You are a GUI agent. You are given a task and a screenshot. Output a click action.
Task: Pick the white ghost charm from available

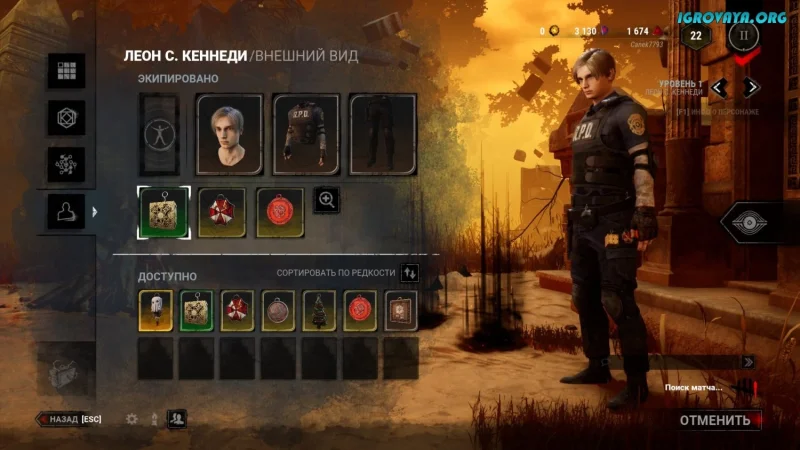click(155, 310)
